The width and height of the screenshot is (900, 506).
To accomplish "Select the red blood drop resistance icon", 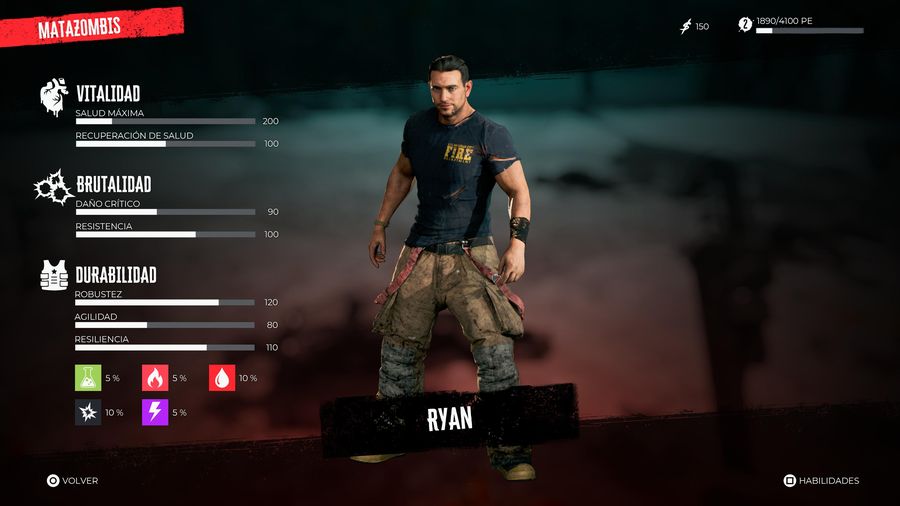I will pyautogui.click(x=222, y=377).
